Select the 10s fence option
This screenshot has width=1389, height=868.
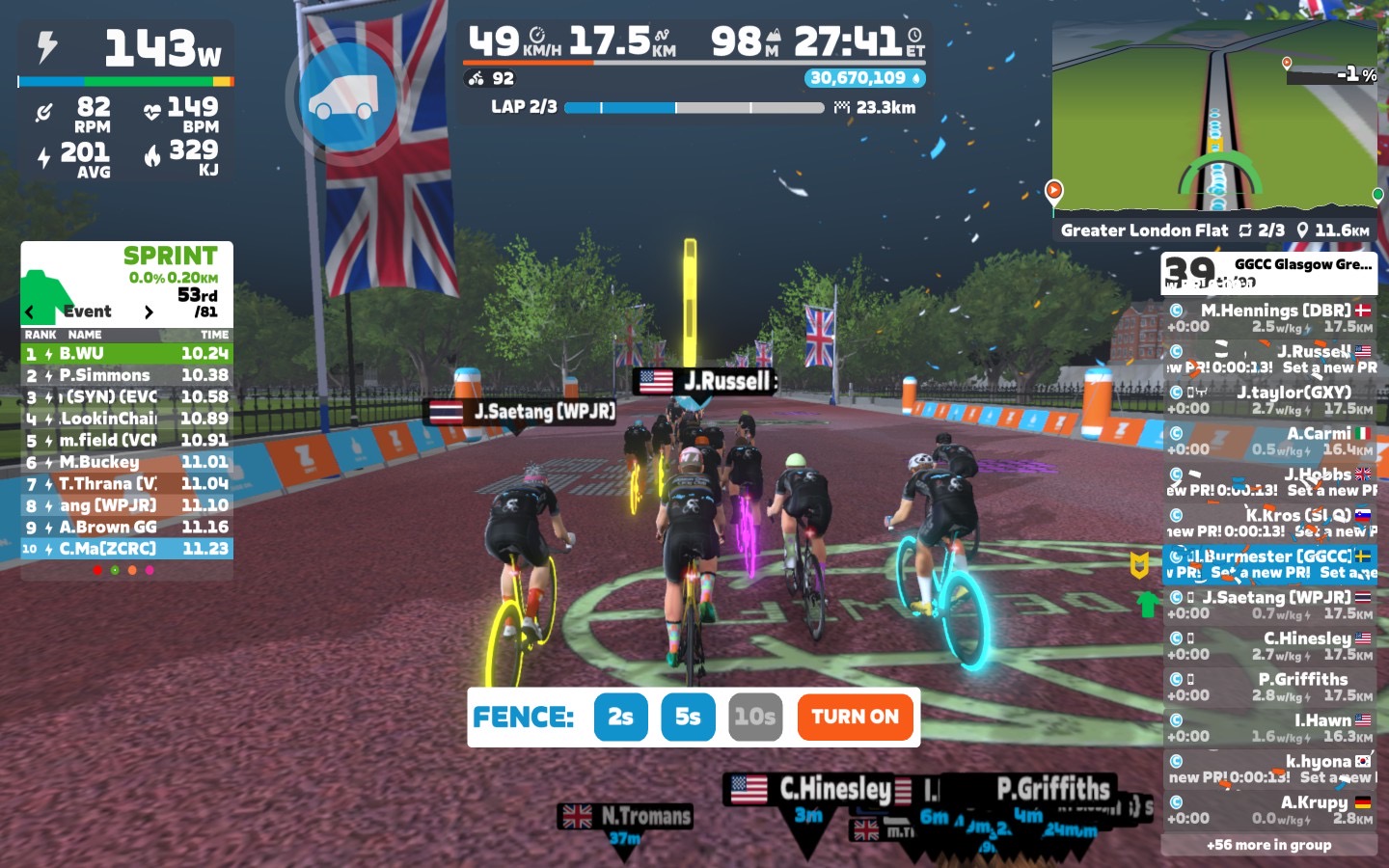[754, 717]
